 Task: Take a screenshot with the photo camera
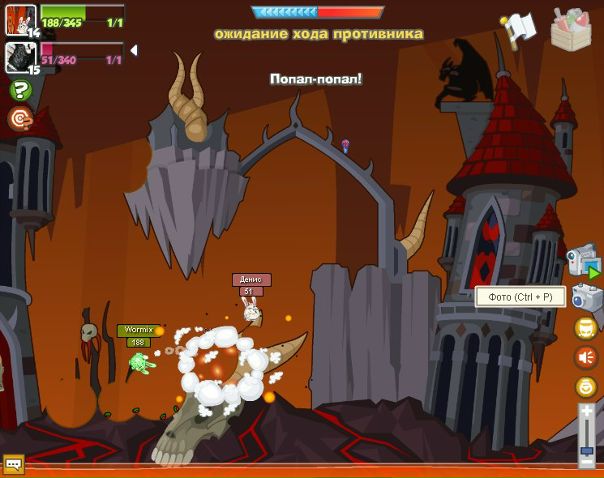586,297
